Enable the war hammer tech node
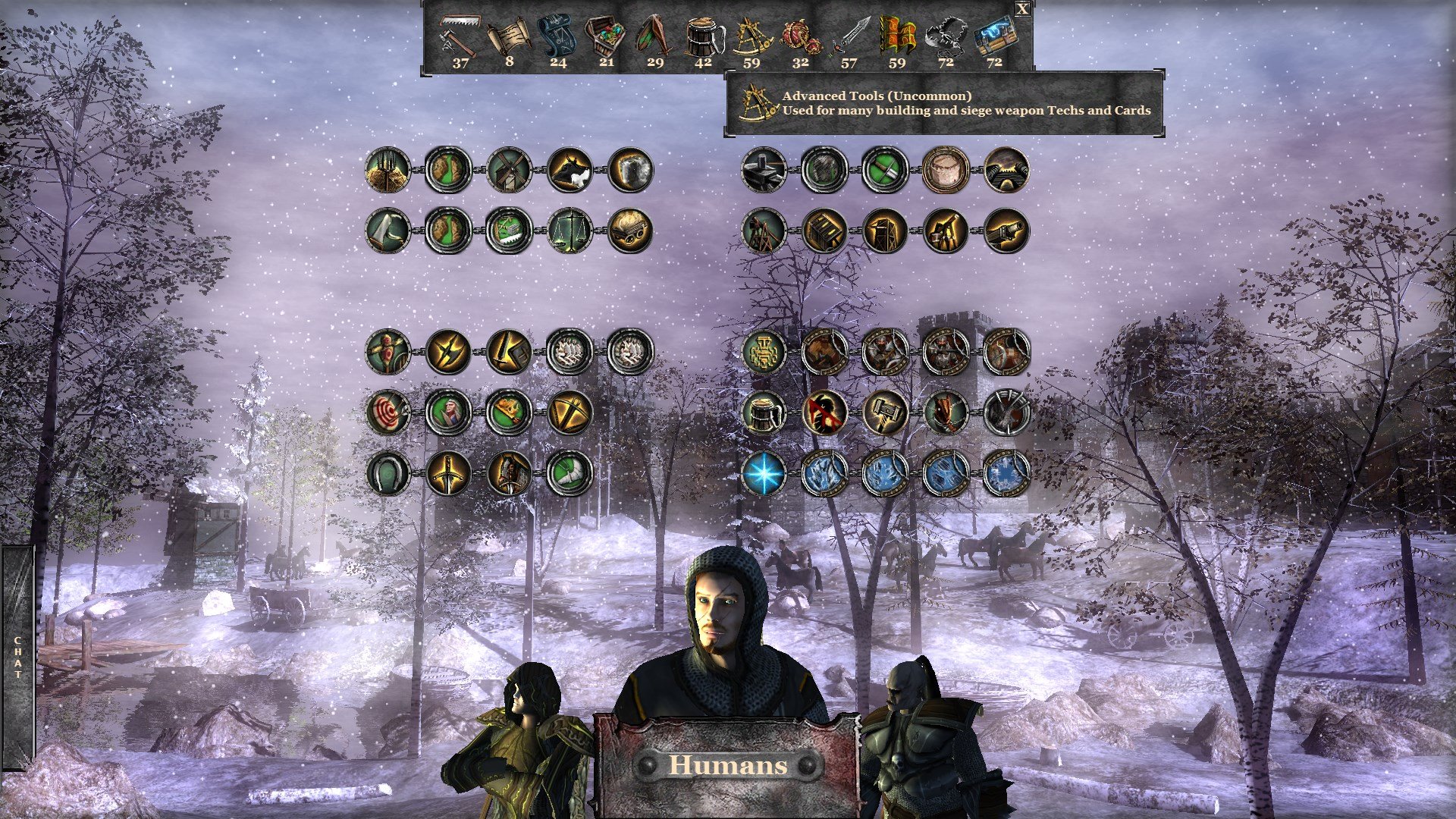This screenshot has height=819, width=1456. pos(886,413)
